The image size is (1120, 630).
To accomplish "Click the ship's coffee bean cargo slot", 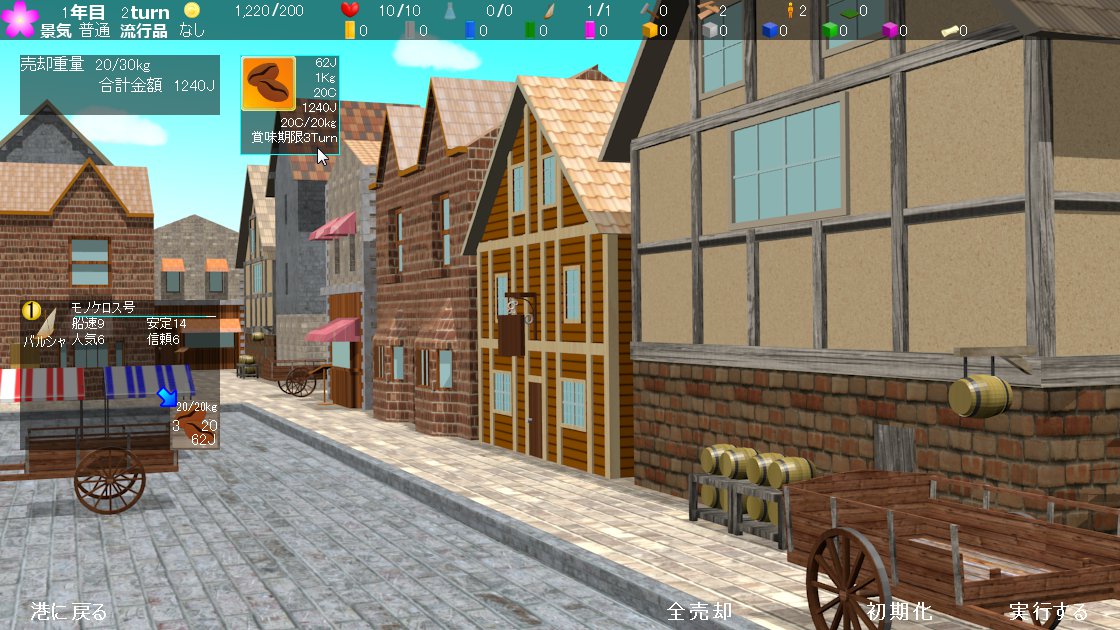I will click(189, 427).
